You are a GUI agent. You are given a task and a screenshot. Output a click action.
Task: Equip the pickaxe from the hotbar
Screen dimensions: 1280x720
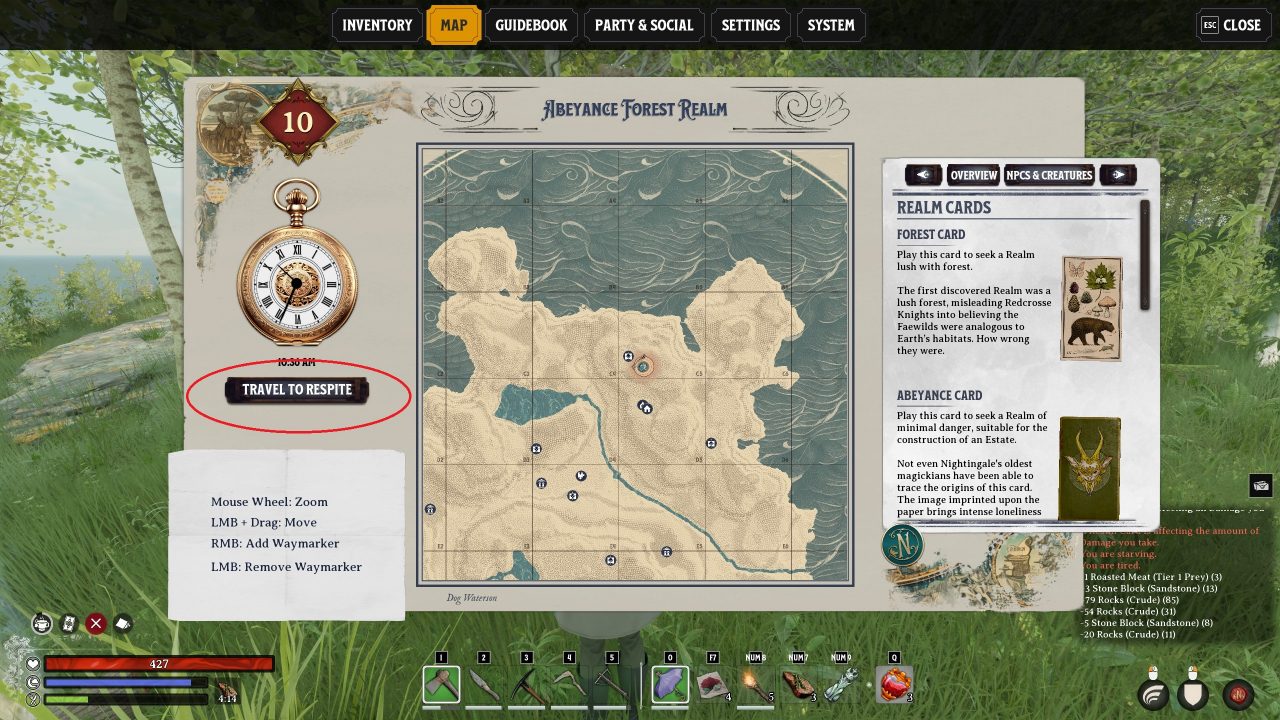click(527, 685)
